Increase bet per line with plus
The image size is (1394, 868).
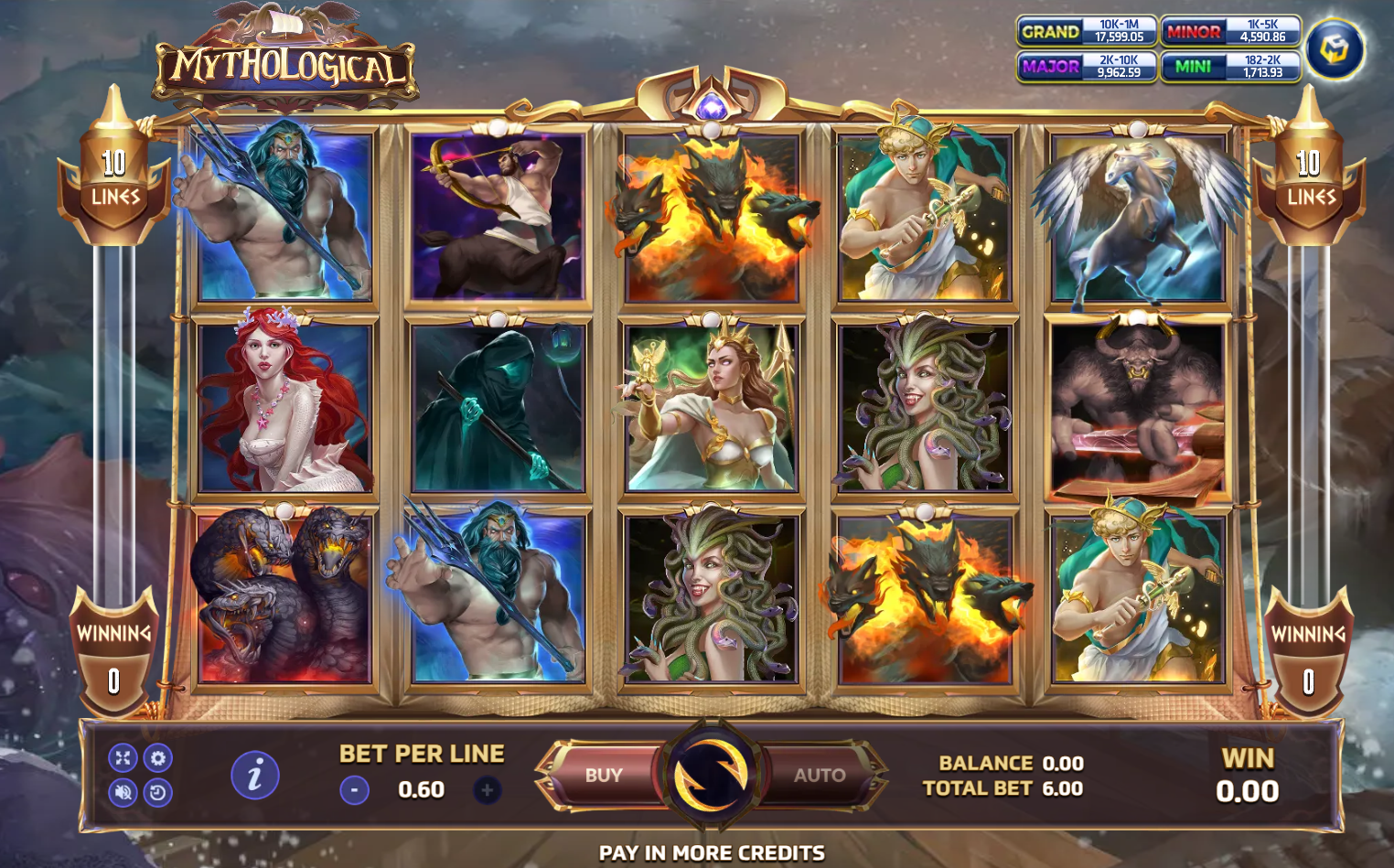click(x=487, y=789)
